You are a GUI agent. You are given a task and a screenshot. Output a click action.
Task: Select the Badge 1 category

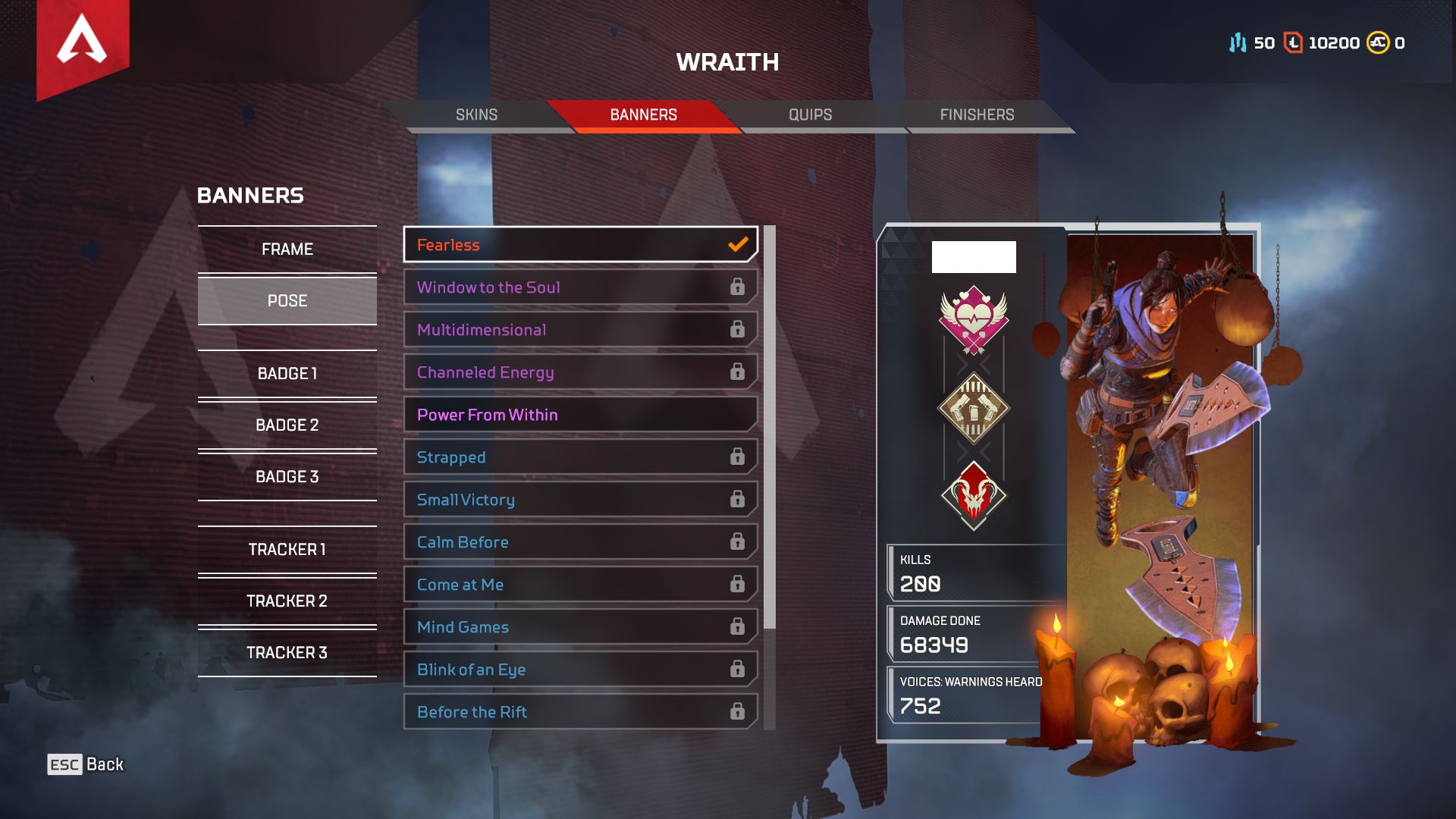[x=287, y=374]
